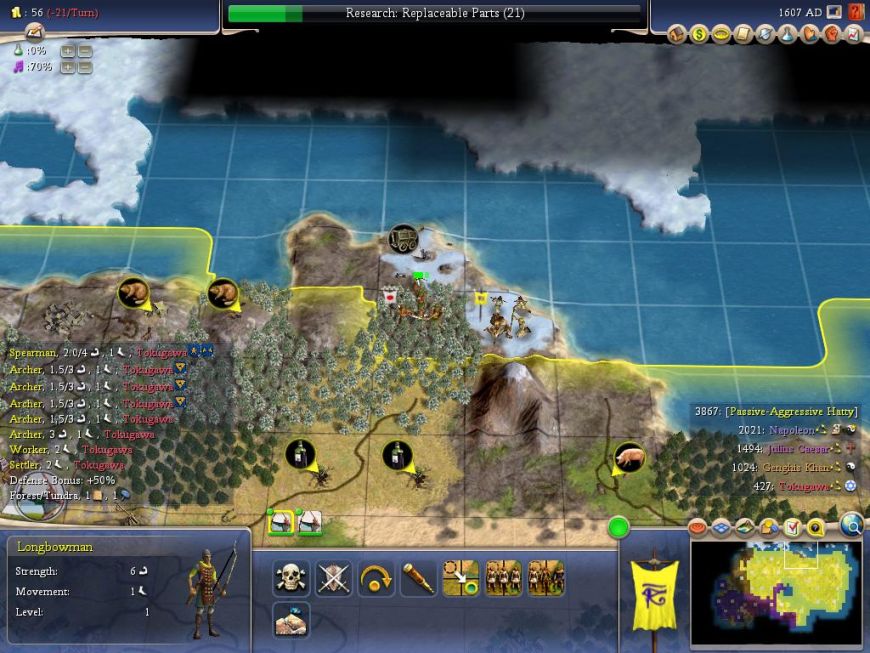
Task: Decrease the culture rate percentage
Action: tap(85, 67)
